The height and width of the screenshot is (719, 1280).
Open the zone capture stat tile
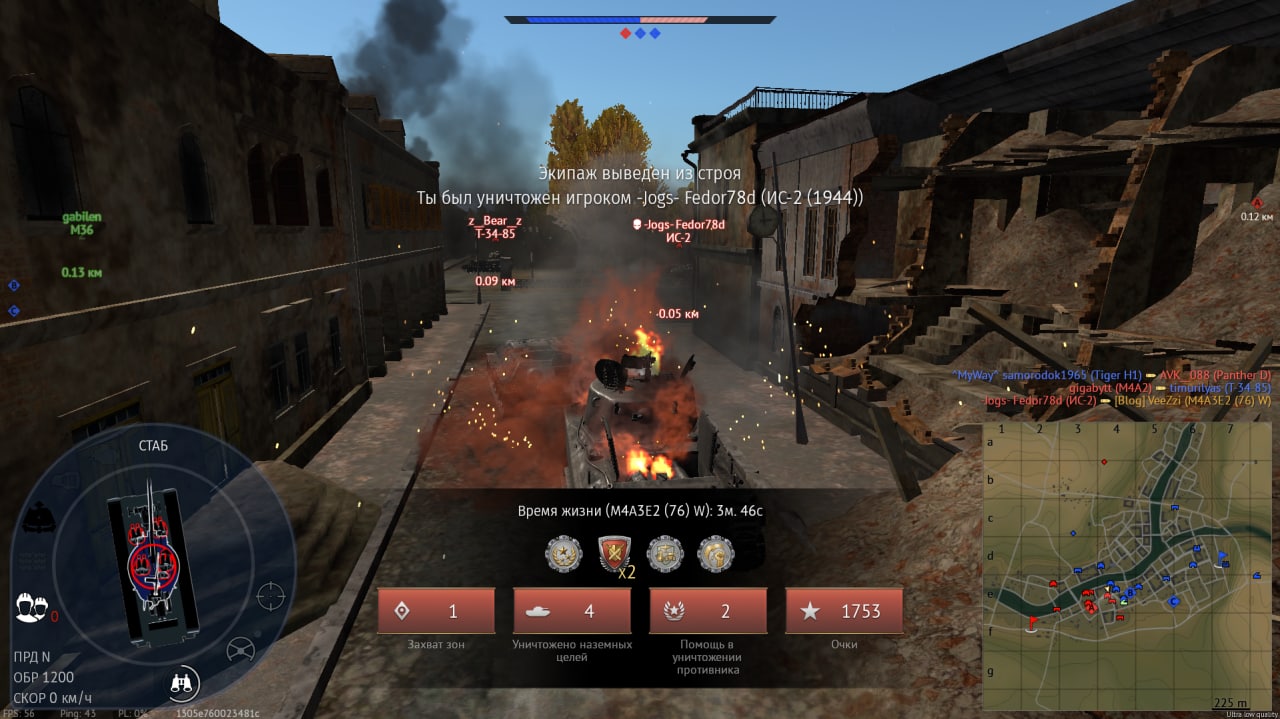click(x=435, y=611)
